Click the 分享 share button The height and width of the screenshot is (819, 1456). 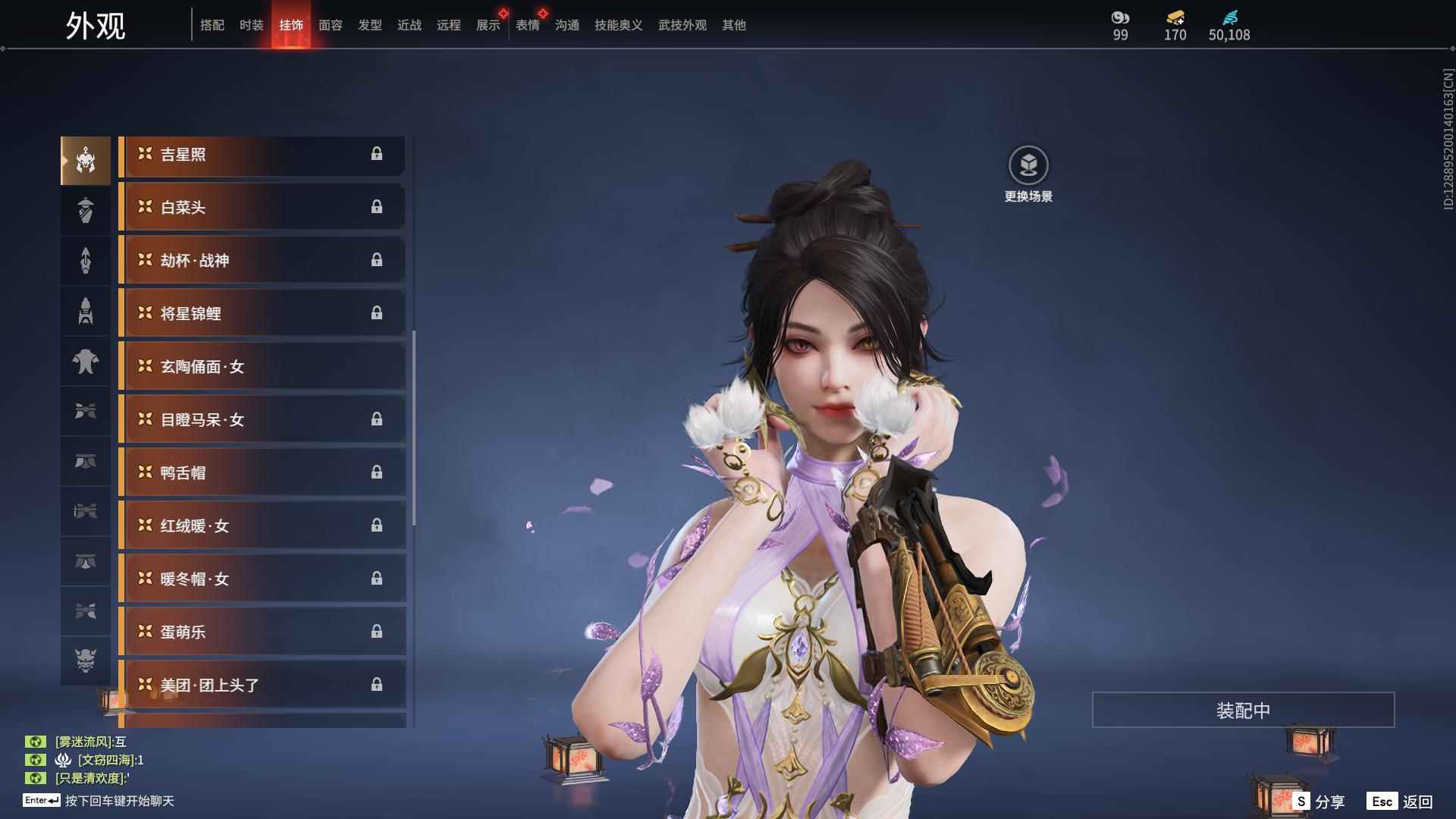pyautogui.click(x=1319, y=802)
